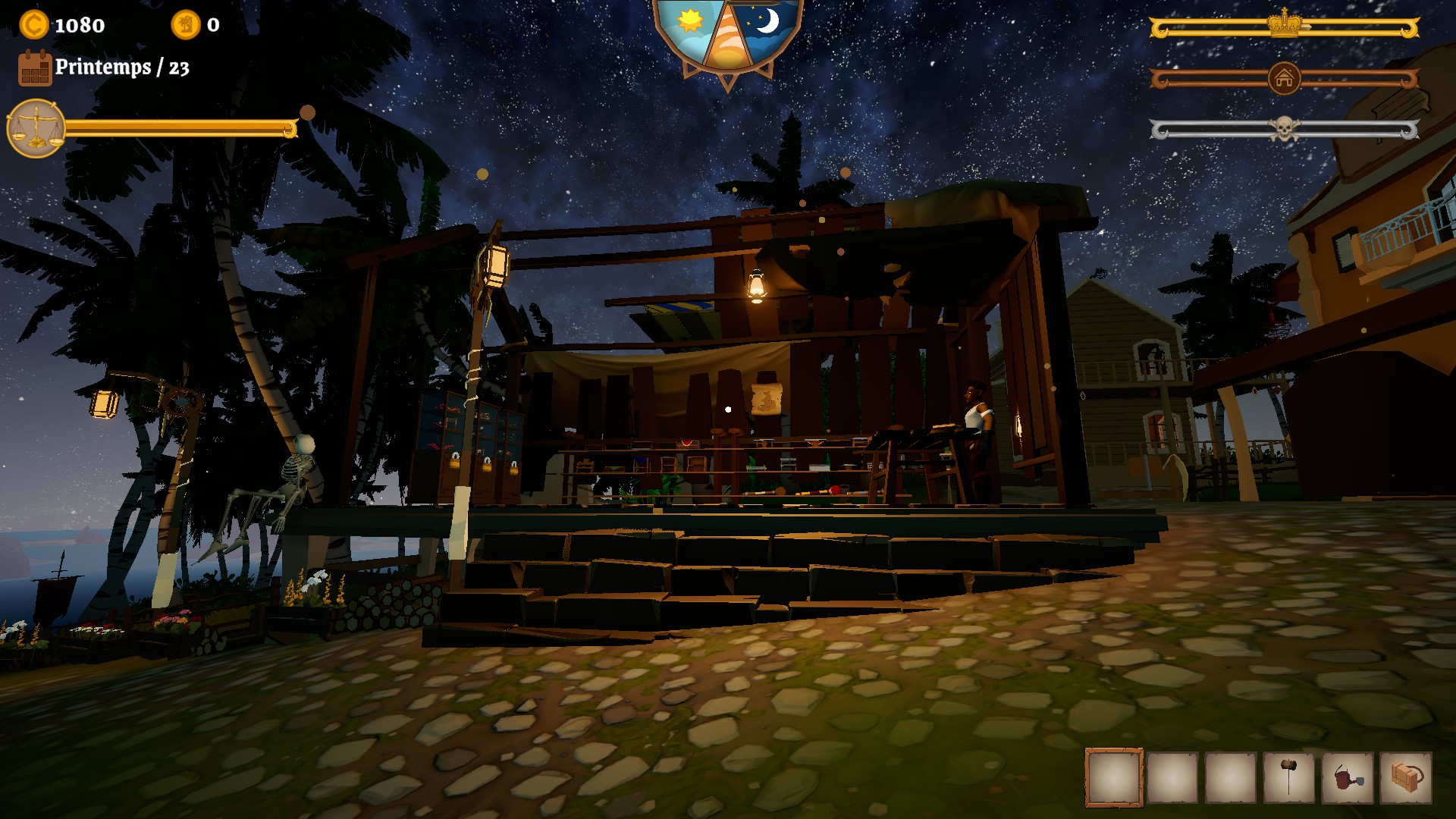This screenshot has width=1456, height=819.
Task: Click the Printemps / 23 date label
Action: [x=121, y=69]
